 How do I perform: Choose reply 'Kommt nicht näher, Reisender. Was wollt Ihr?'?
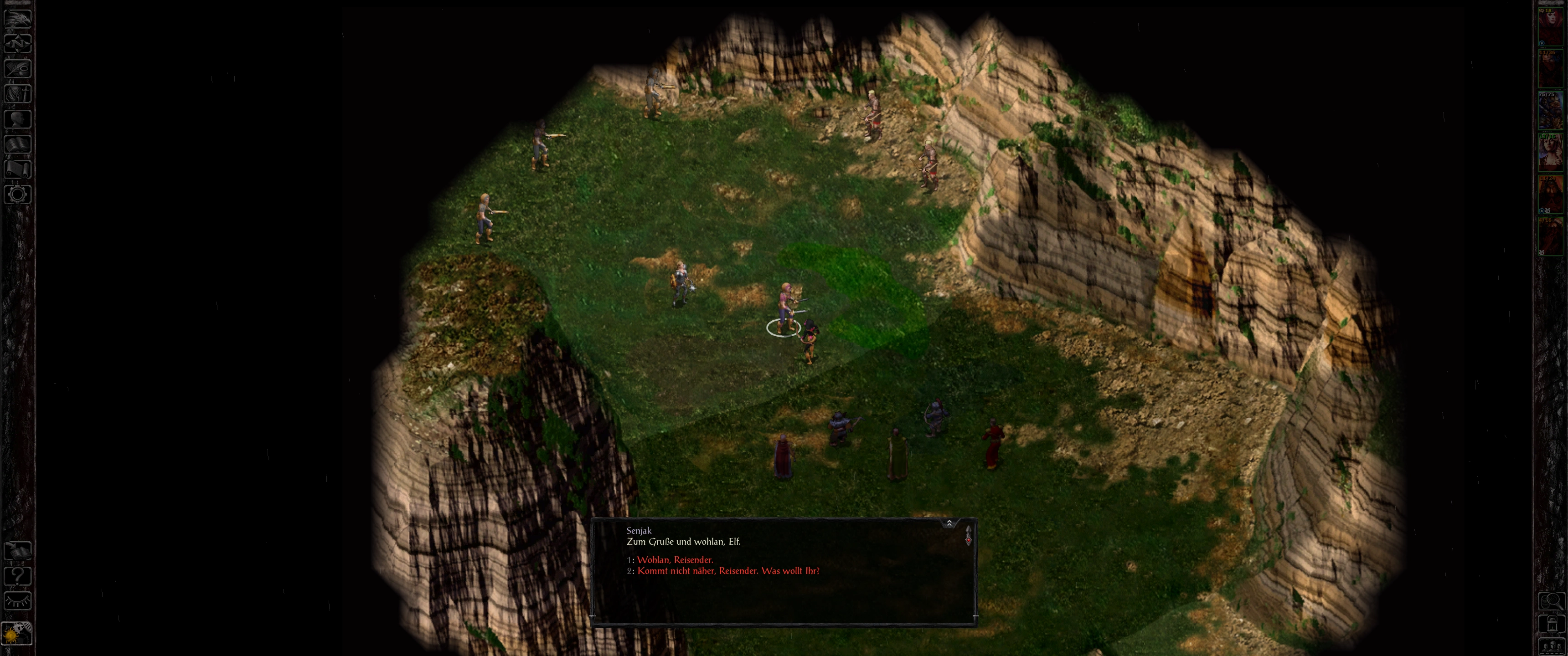coord(728,571)
